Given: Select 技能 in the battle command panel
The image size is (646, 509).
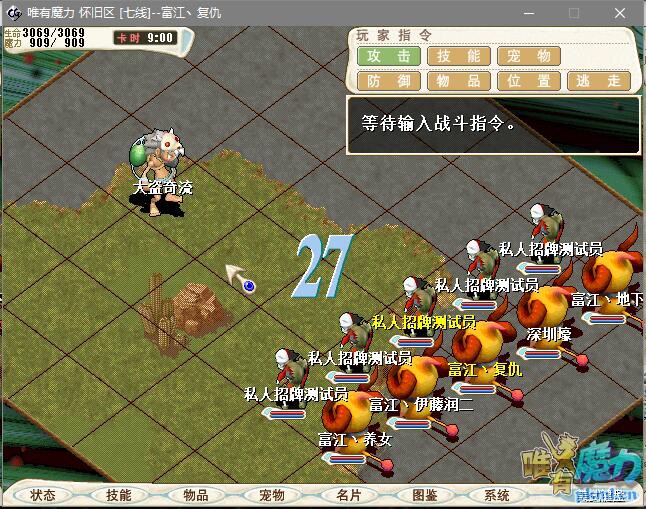Looking at the screenshot, I should point(459,56).
